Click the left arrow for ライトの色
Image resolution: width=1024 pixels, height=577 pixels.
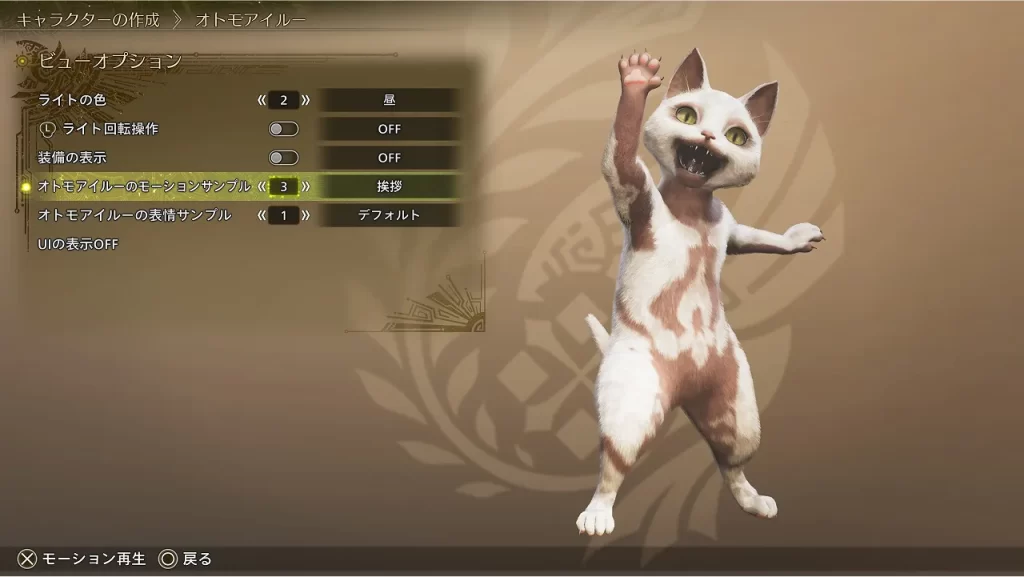(262, 100)
